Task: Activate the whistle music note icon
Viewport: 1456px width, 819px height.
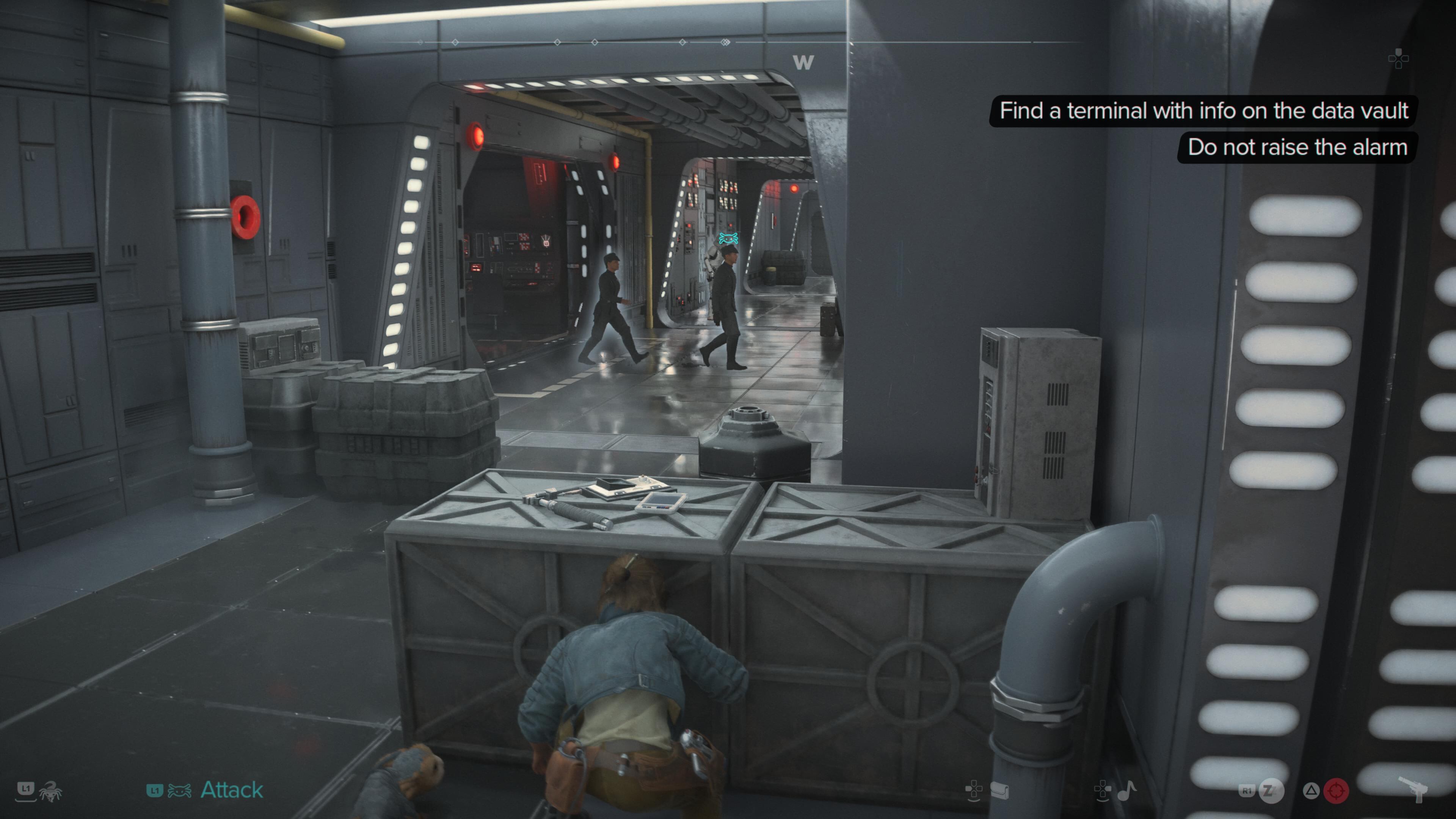Action: point(1127,789)
